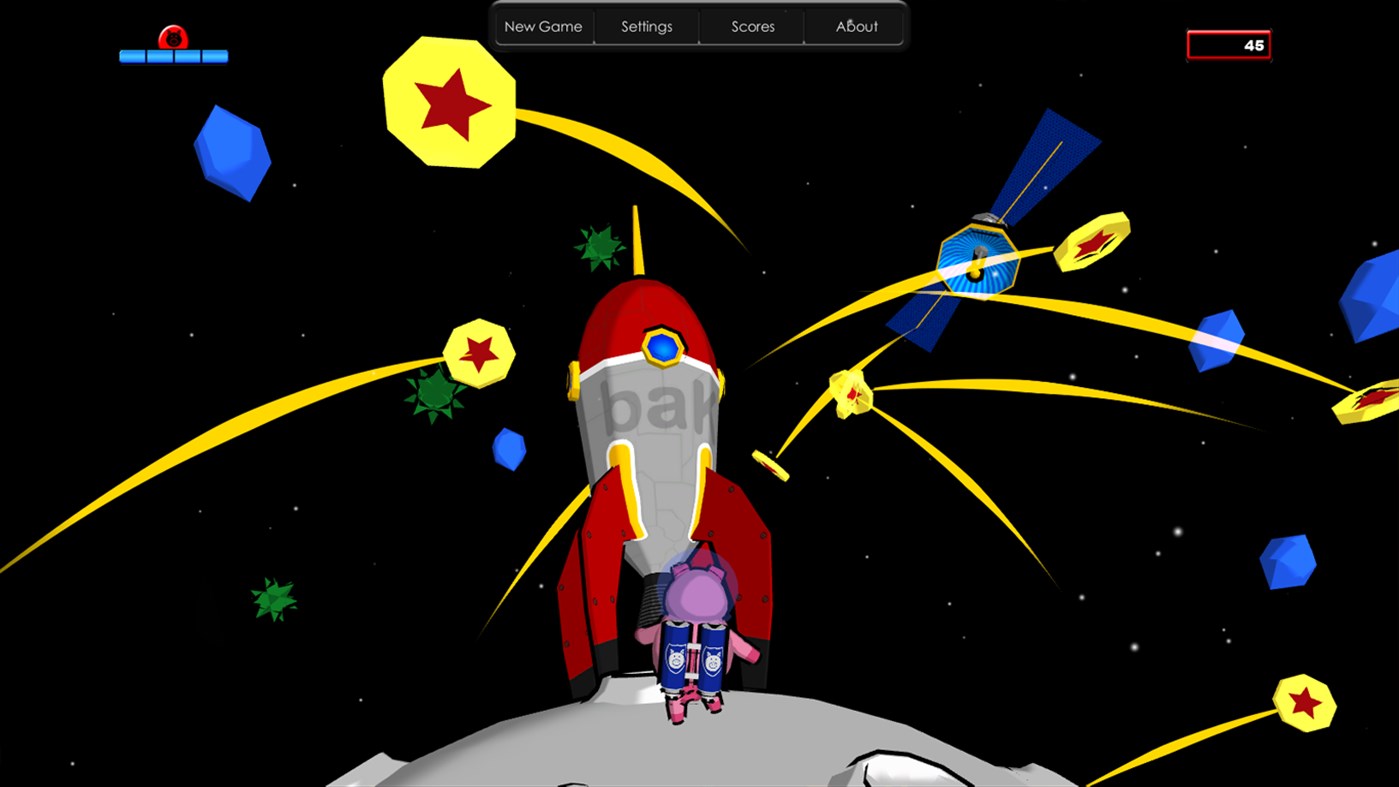Image resolution: width=1399 pixels, height=787 pixels.
Task: Open the Settings menu
Action: (x=646, y=26)
